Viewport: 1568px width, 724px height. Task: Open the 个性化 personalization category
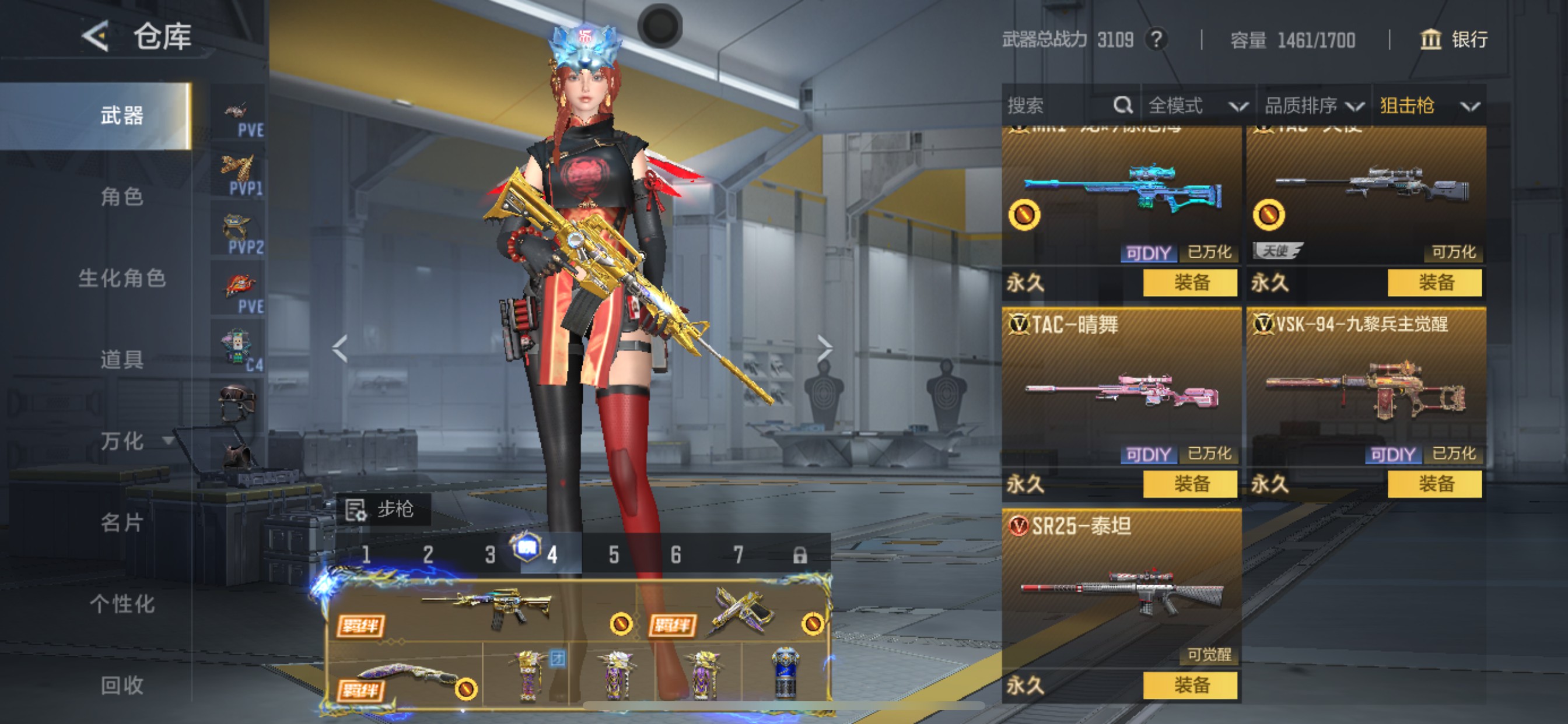[x=122, y=603]
